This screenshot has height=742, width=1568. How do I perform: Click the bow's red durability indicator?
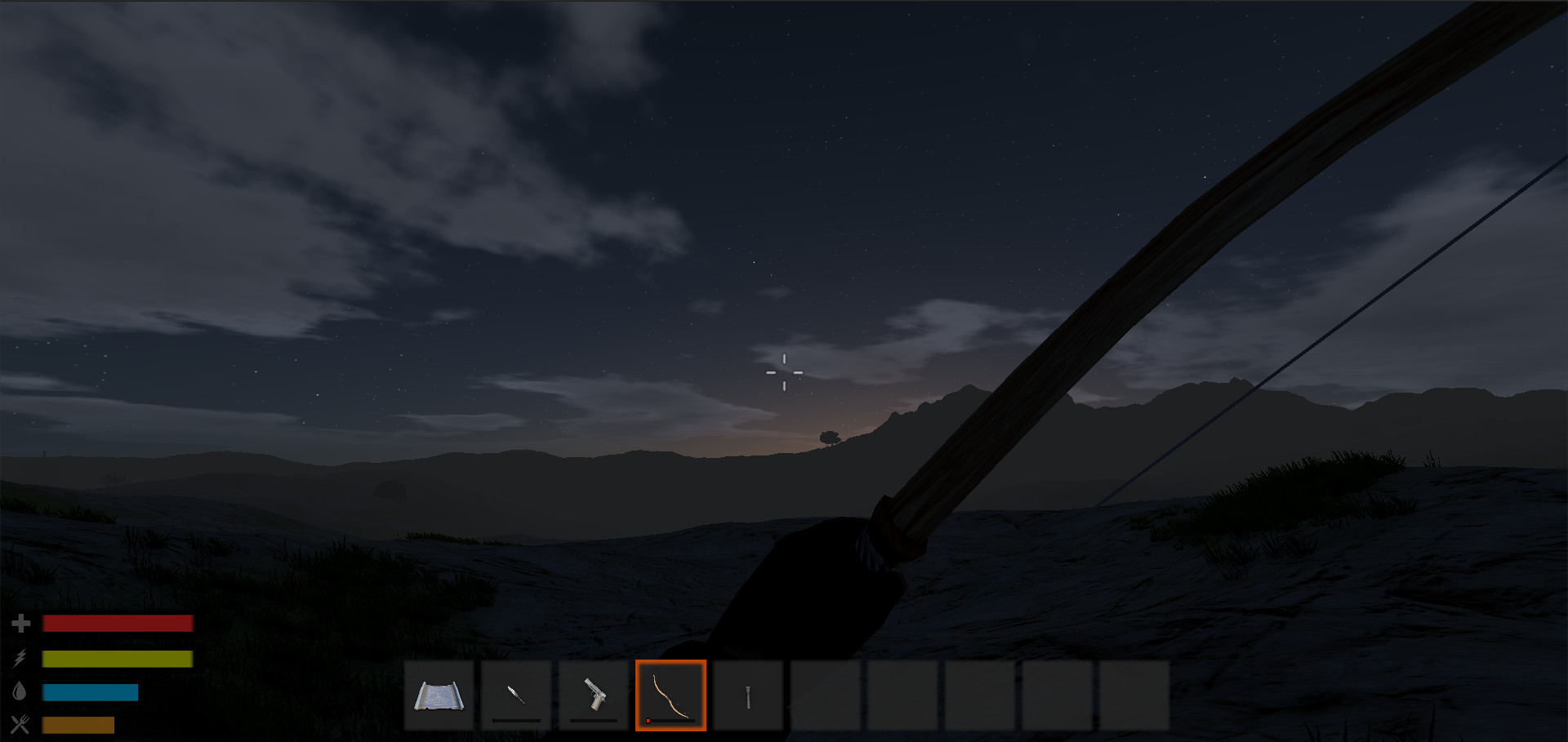(646, 720)
